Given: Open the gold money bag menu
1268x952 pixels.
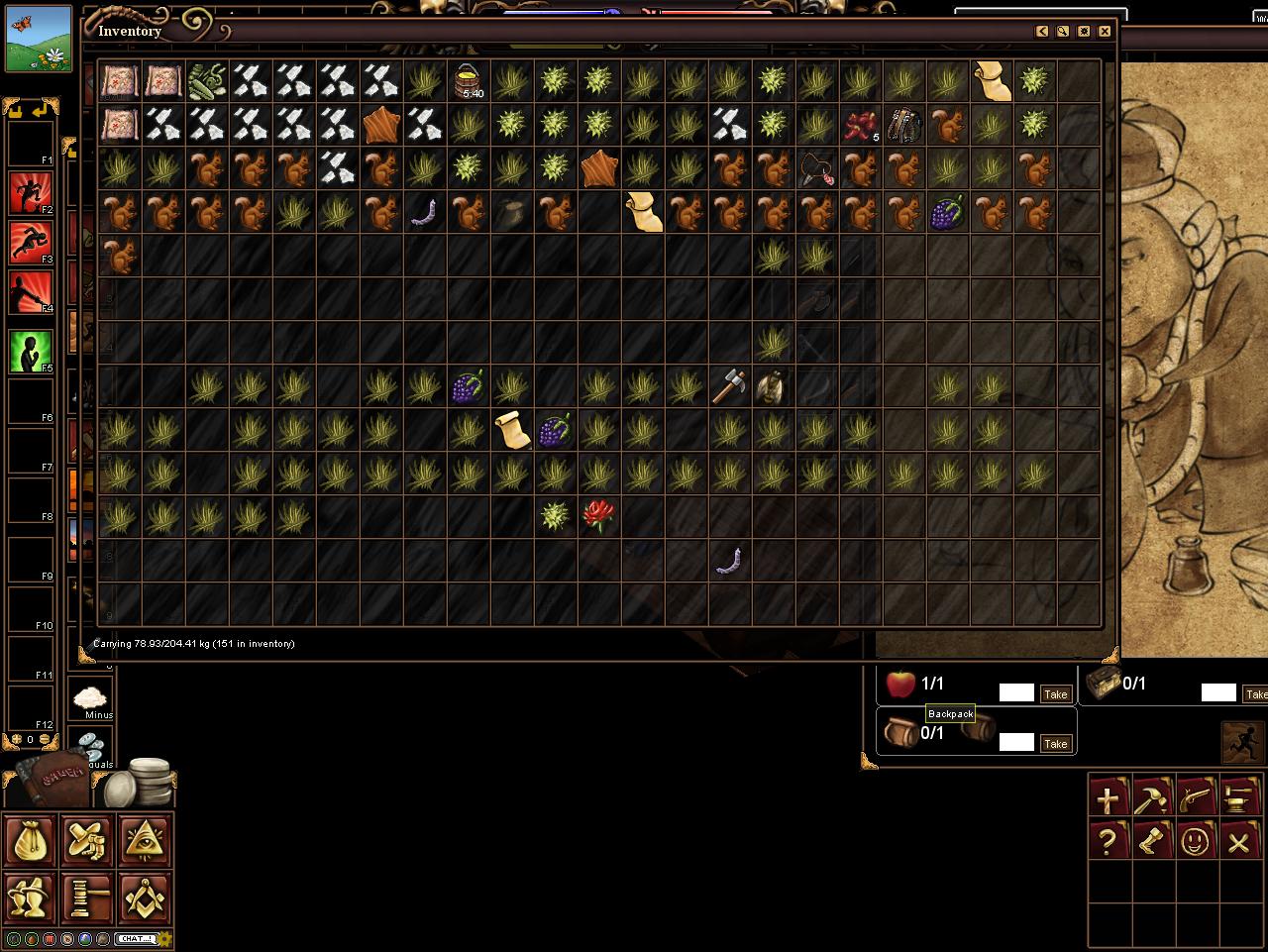Looking at the screenshot, I should (x=31, y=840).
